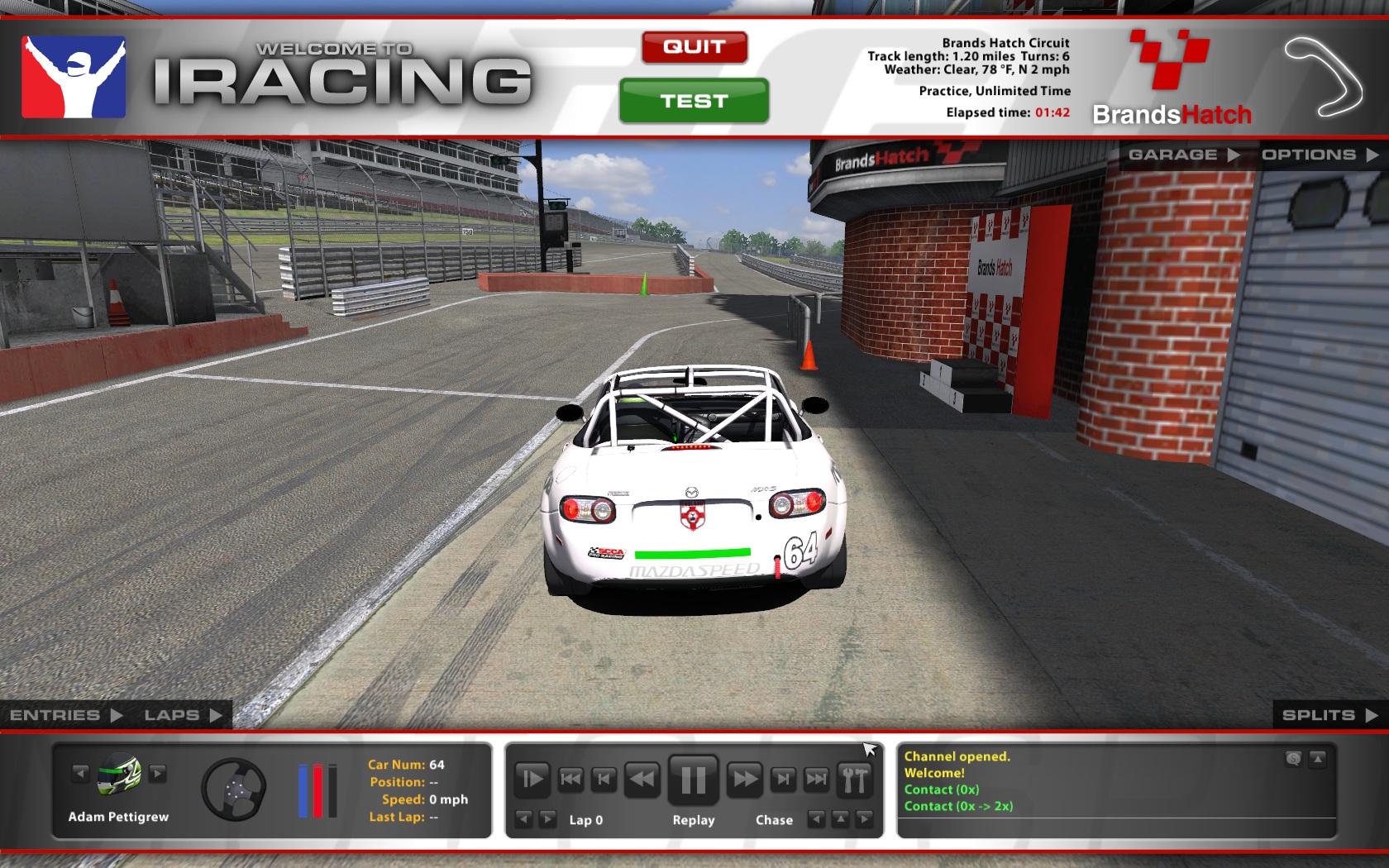This screenshot has height=868, width=1389.
Task: Open the replay tools wrench-and-hammer button
Action: pyautogui.click(x=855, y=779)
